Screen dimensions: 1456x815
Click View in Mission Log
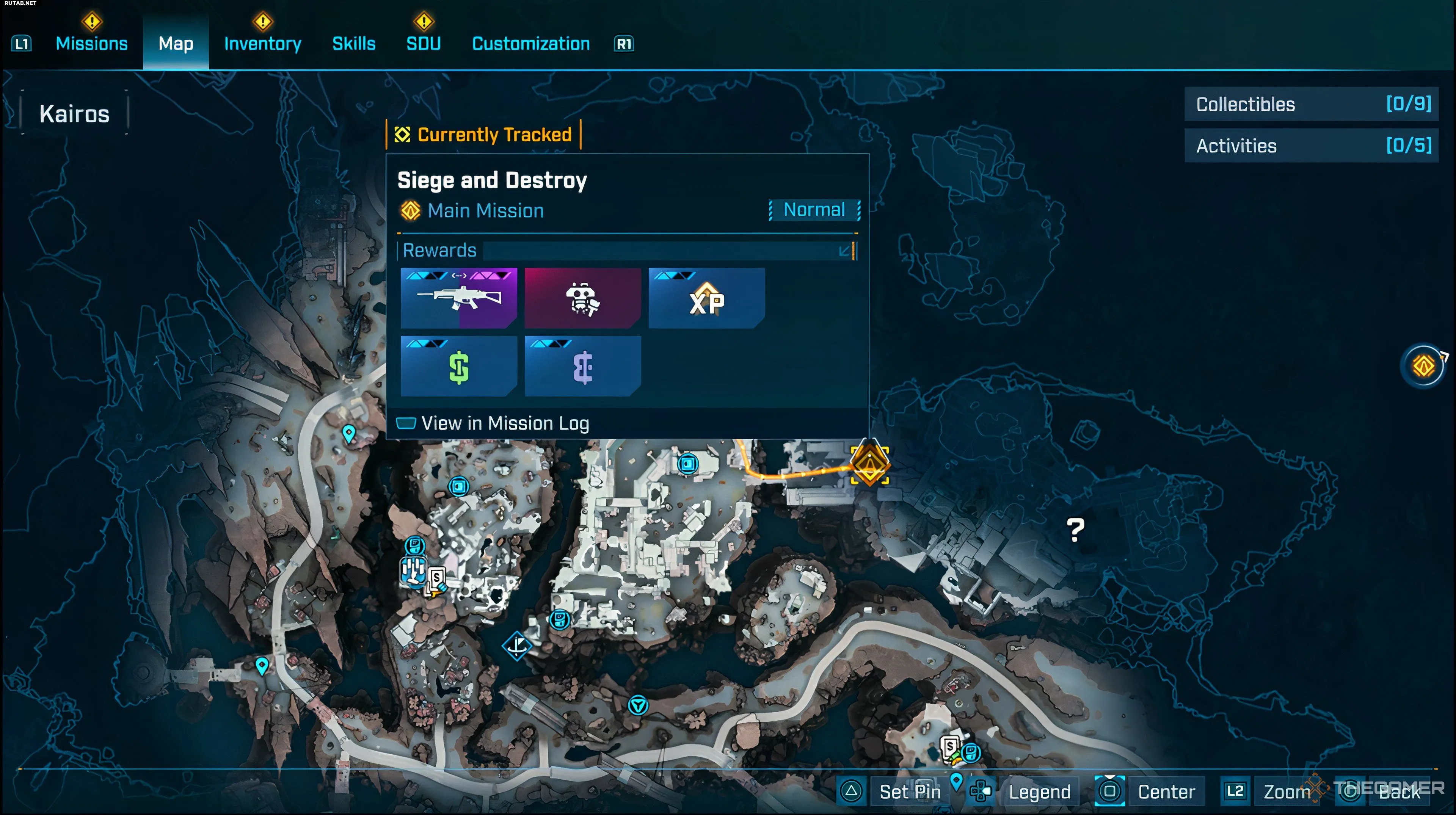pos(505,423)
